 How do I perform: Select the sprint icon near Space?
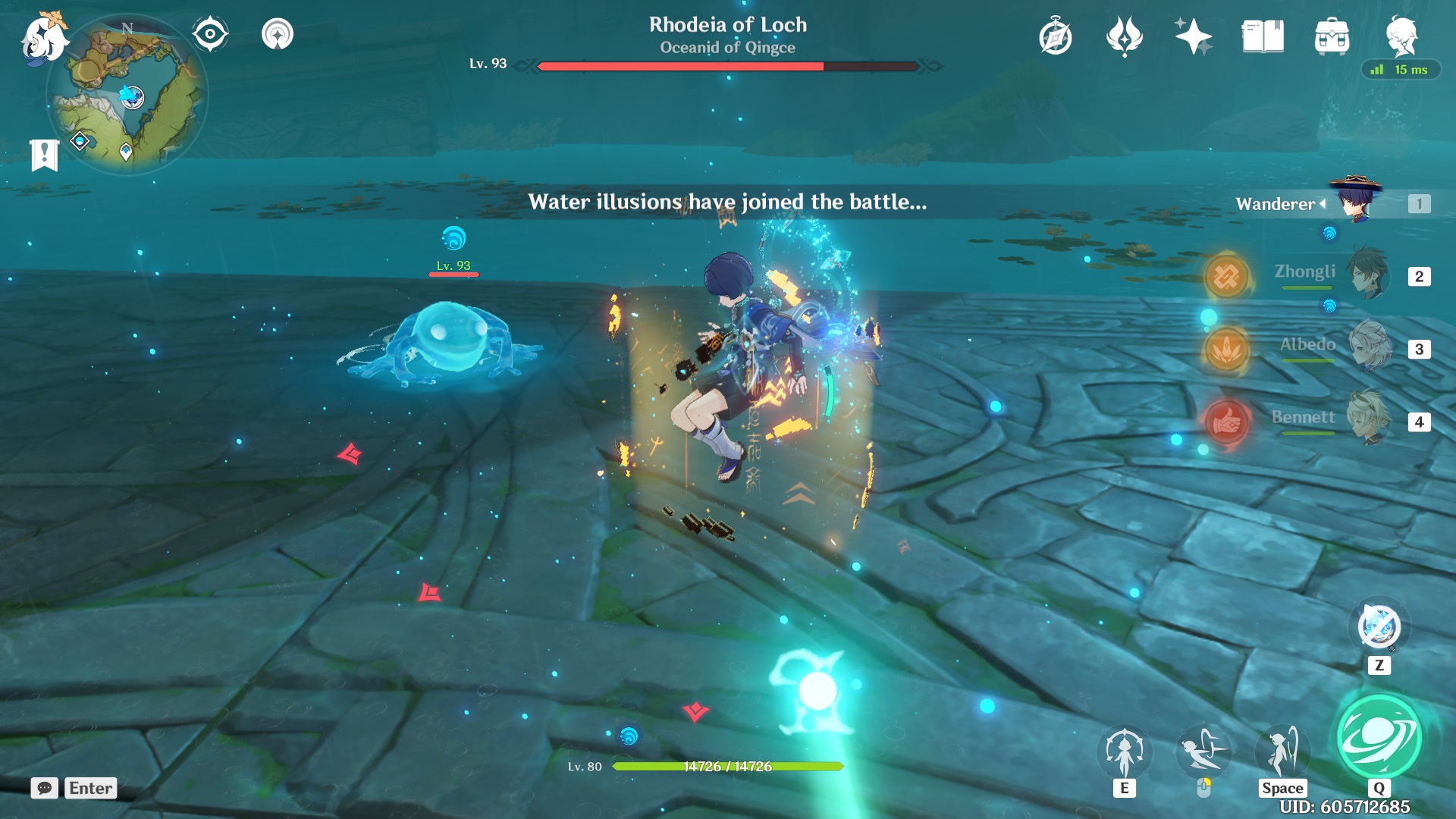1282,750
